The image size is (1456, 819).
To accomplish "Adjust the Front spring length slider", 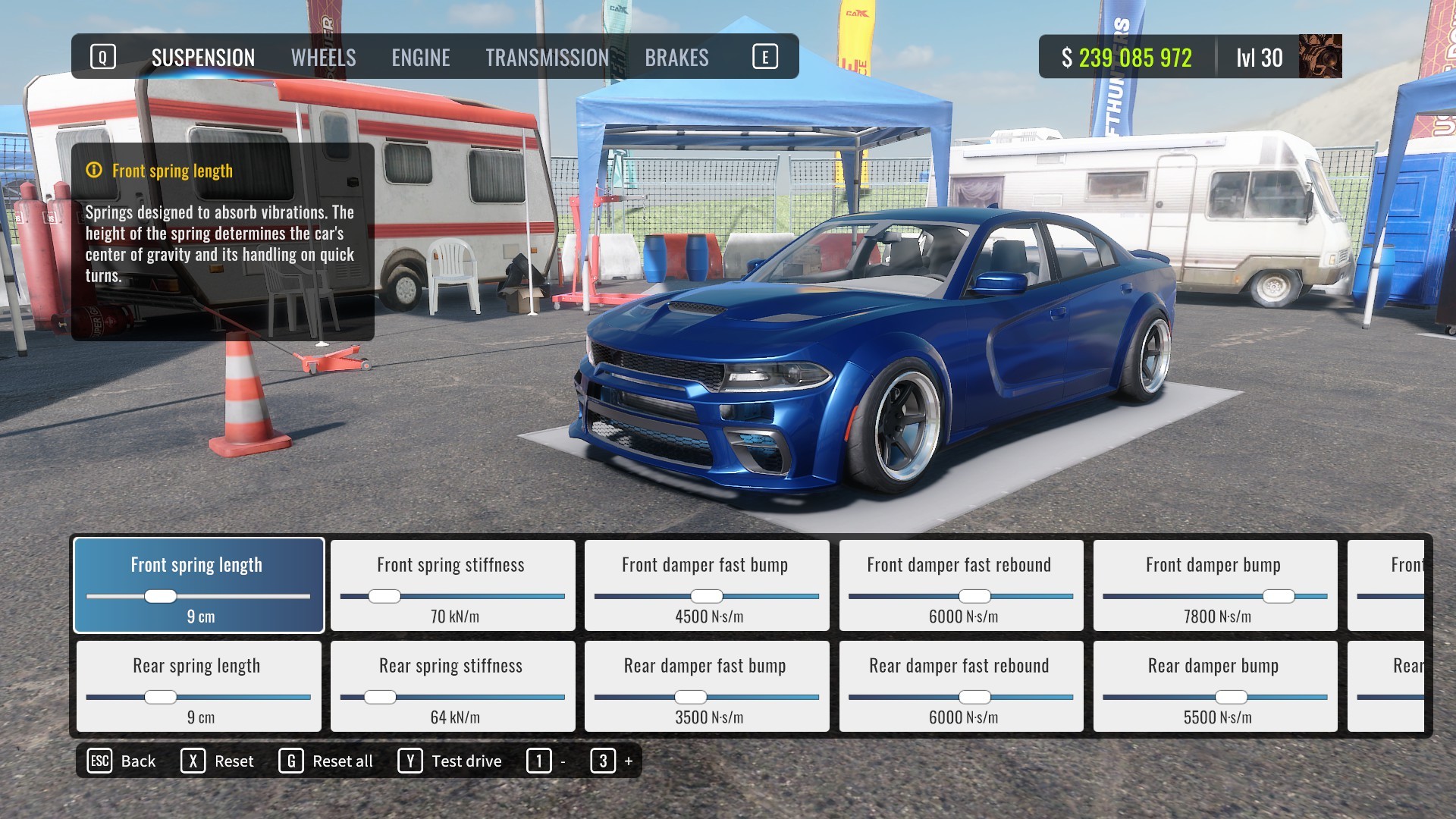I will 161,597.
